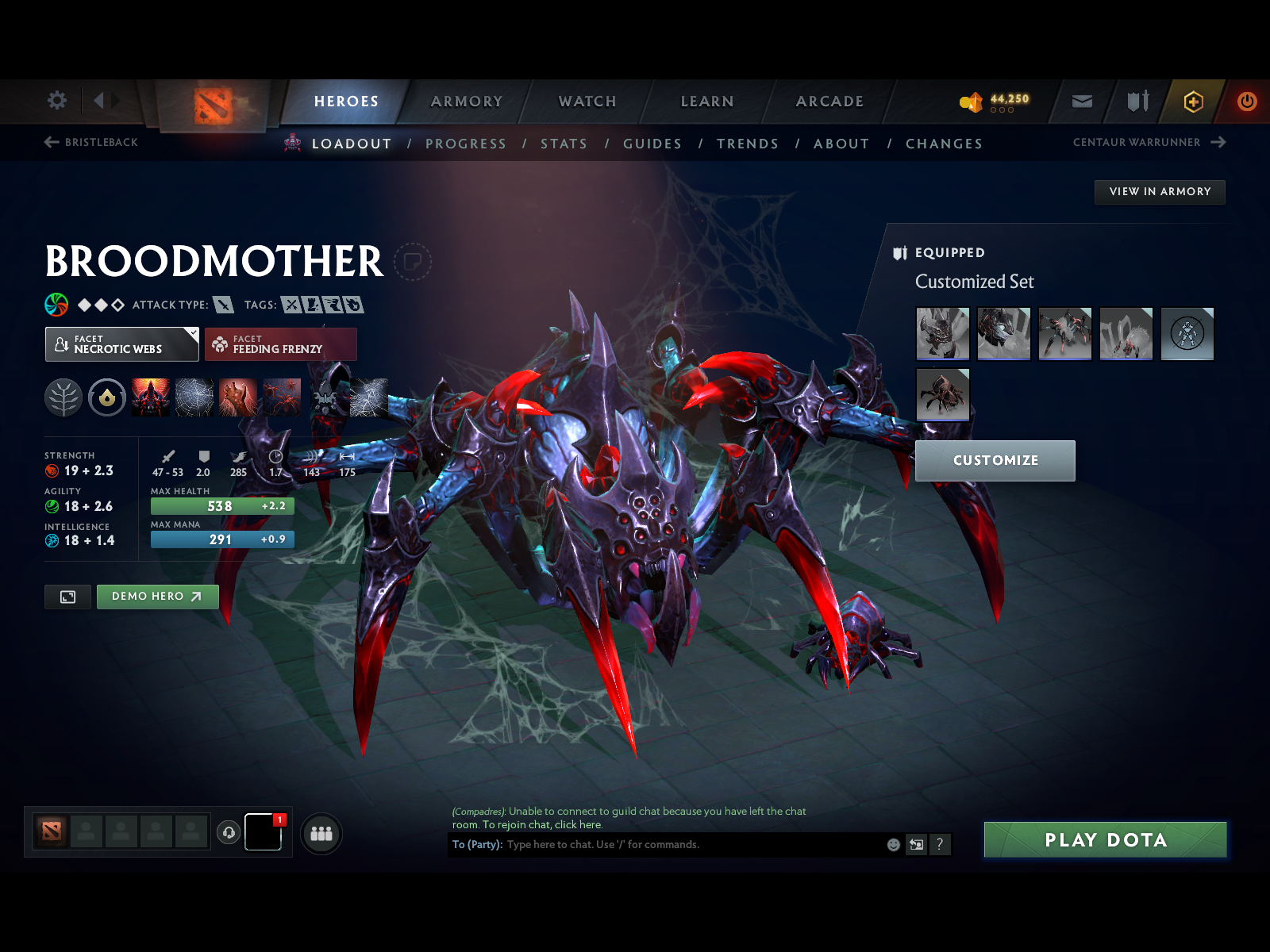This screenshot has height=952, width=1270.
Task: Click the power/exit button top right
Action: tap(1245, 102)
